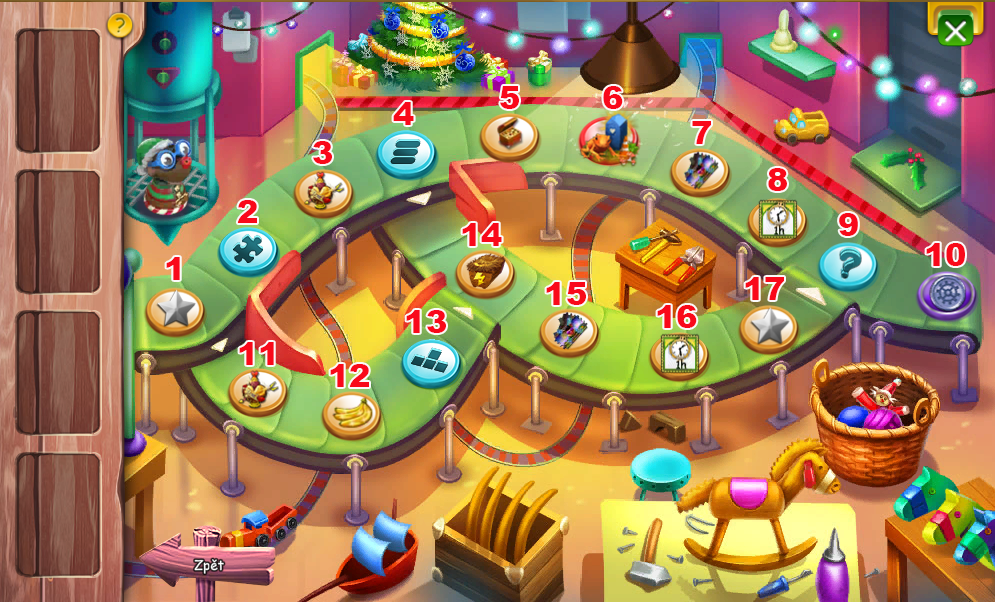
Task: Select the 1h clock tile numbered 8
Action: 777,219
